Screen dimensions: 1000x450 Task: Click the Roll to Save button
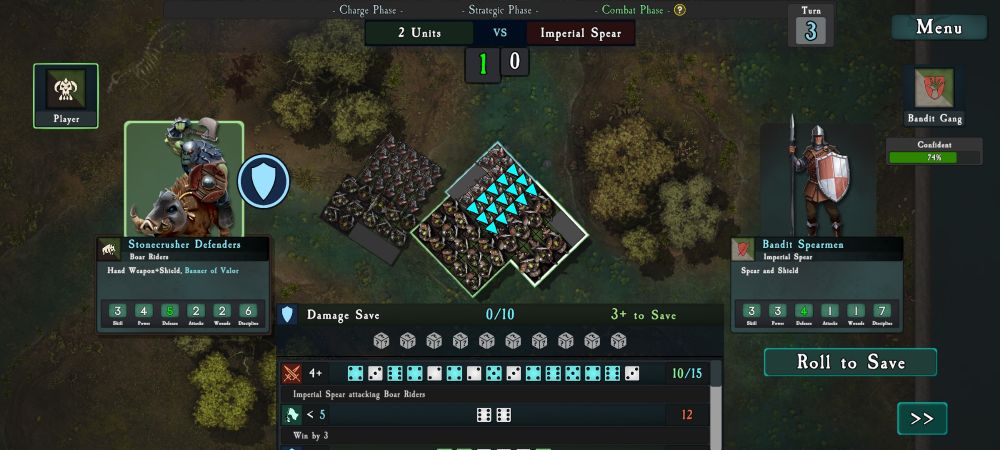tap(850, 362)
